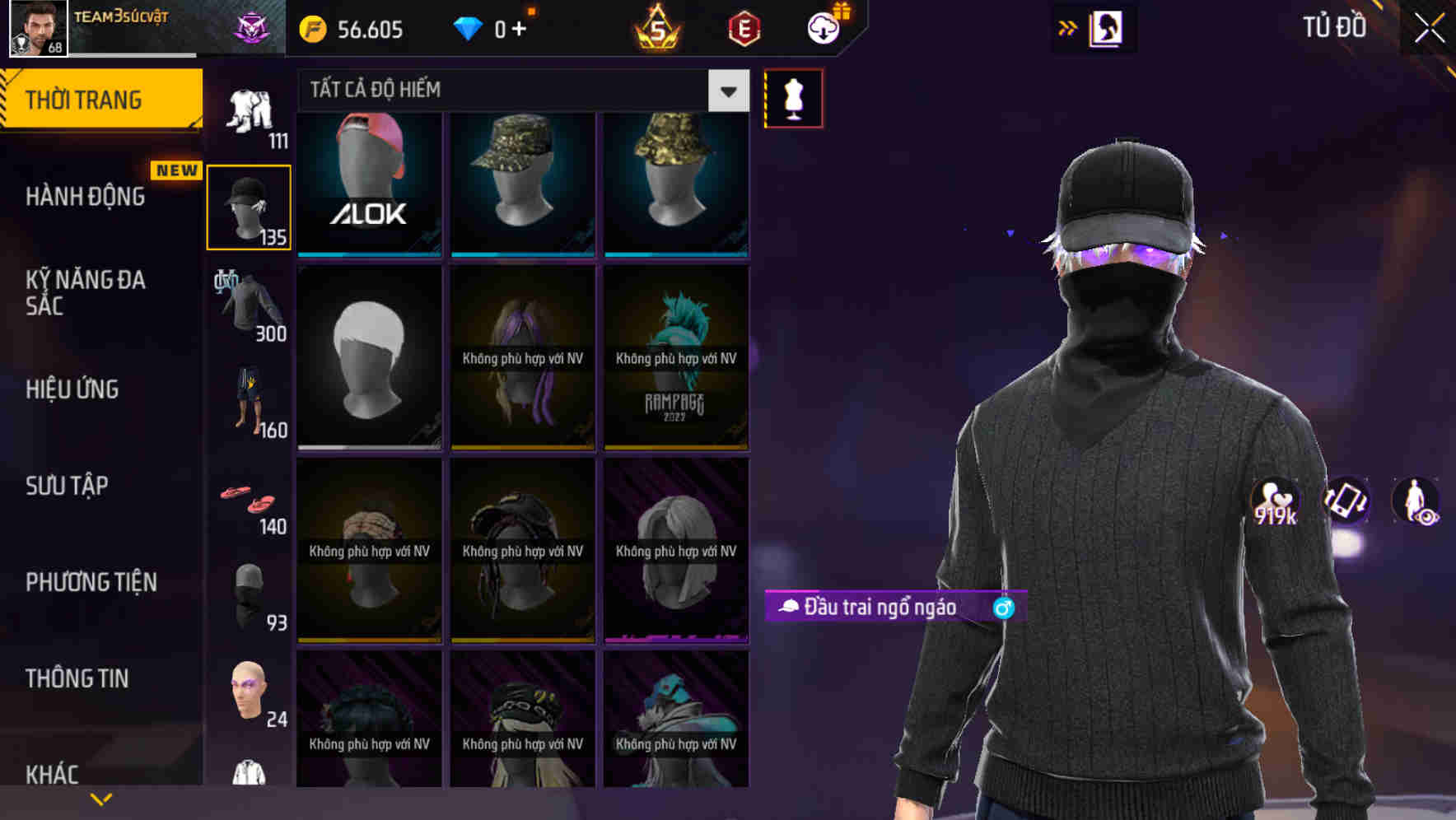Open the dép slipper category with 140 items
This screenshot has height=820, width=1456.
coord(248,501)
